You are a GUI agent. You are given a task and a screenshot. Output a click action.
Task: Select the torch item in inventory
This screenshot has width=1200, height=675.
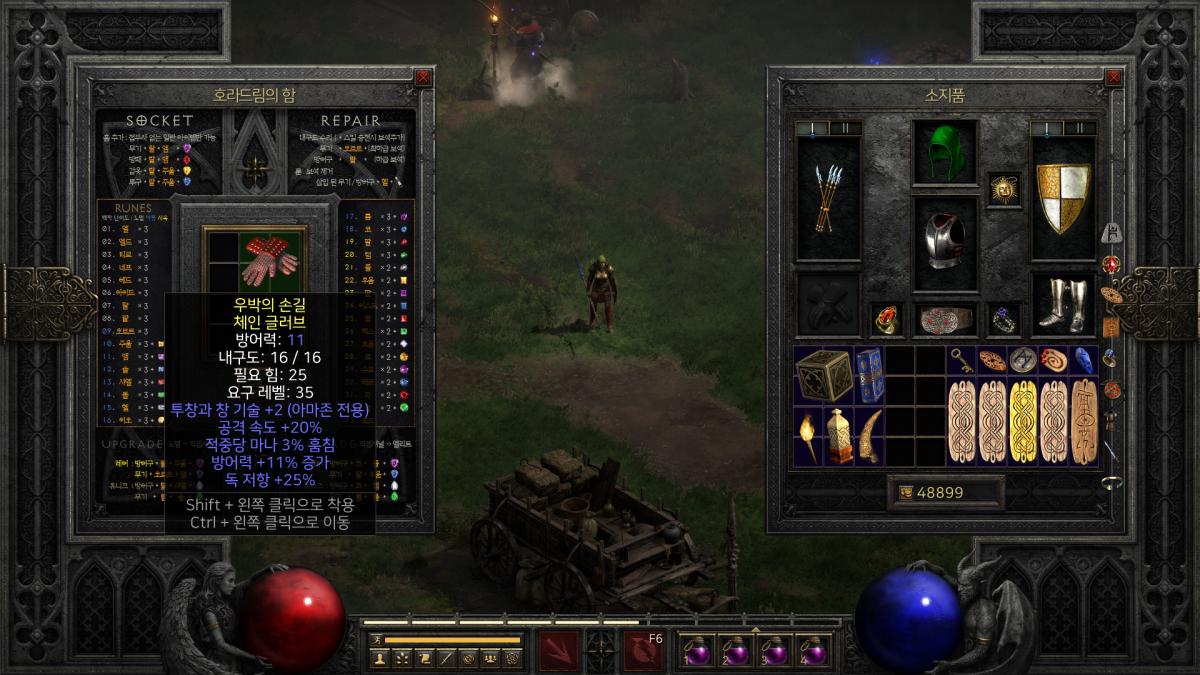point(808,436)
